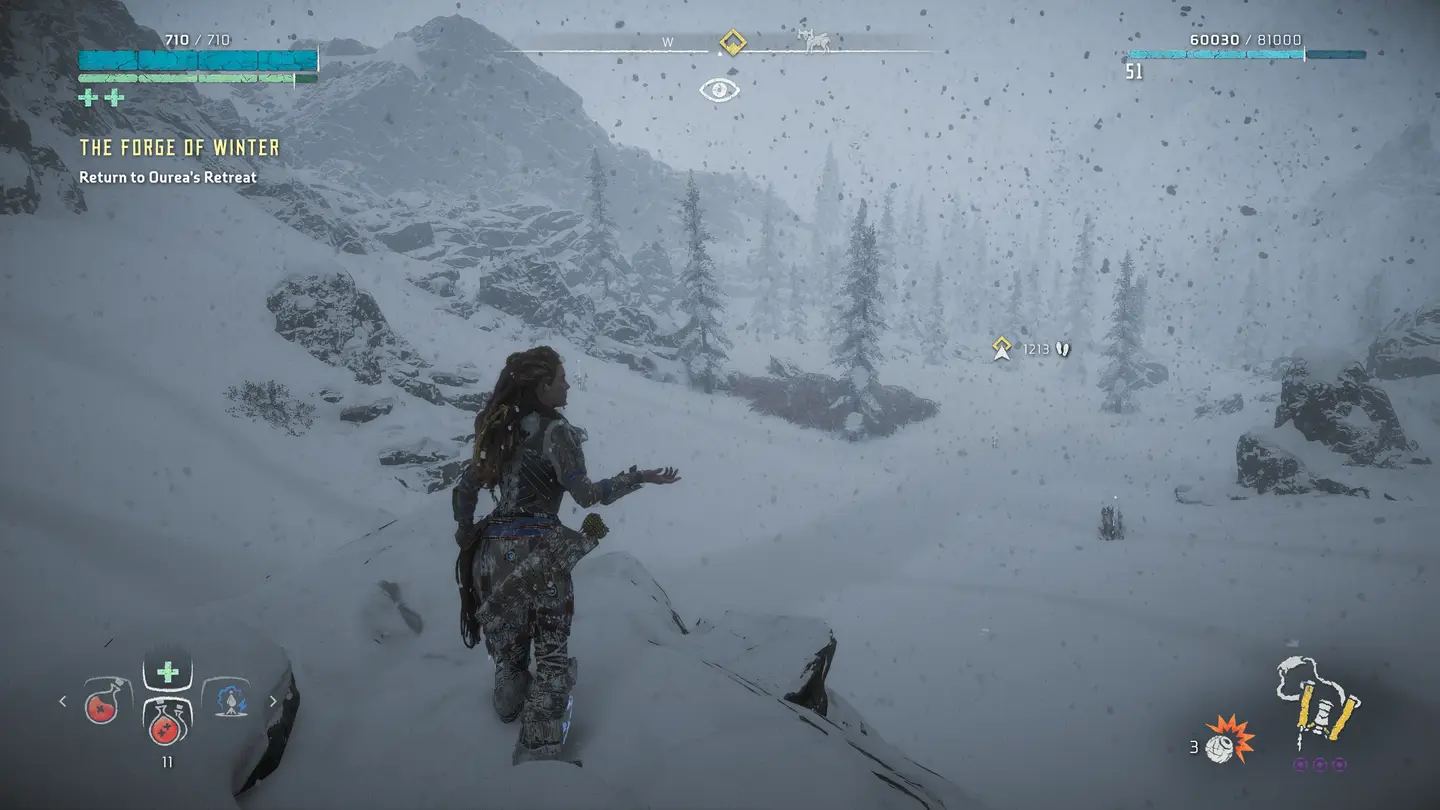The image size is (1440, 810).
Task: Select the double health potion slot
Action: coord(167,722)
